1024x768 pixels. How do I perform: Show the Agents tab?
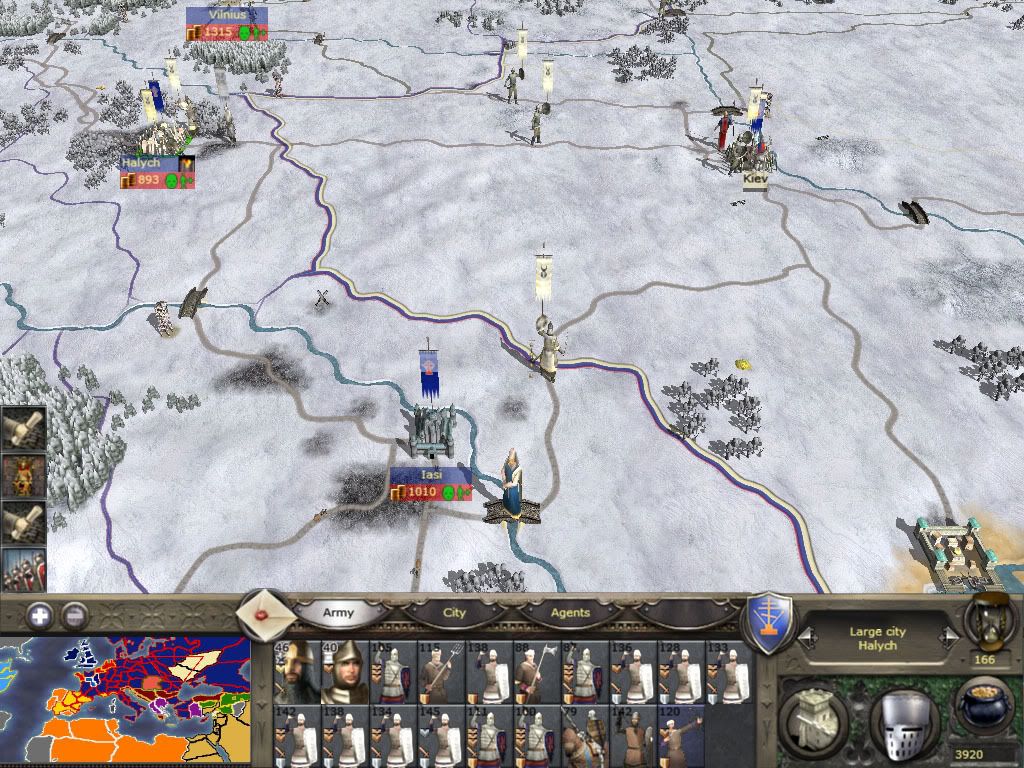pyautogui.click(x=570, y=612)
